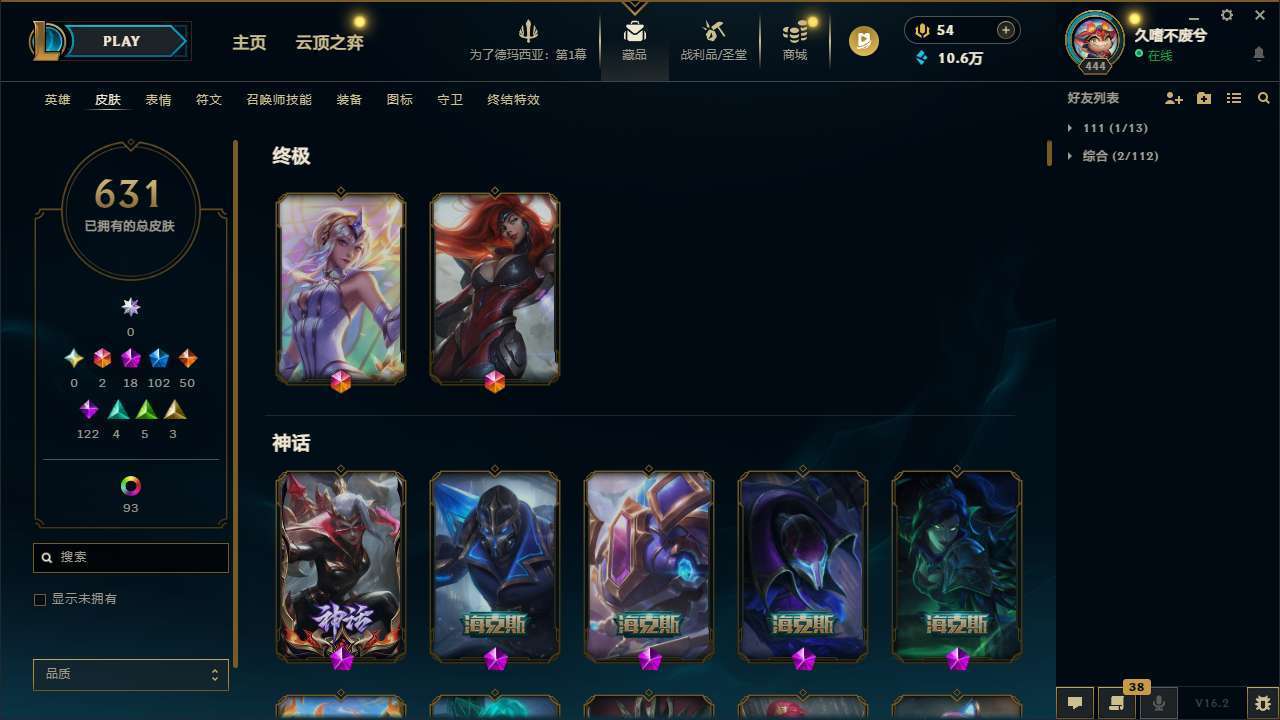Mute the microphone in the bottom bar

point(1158,703)
